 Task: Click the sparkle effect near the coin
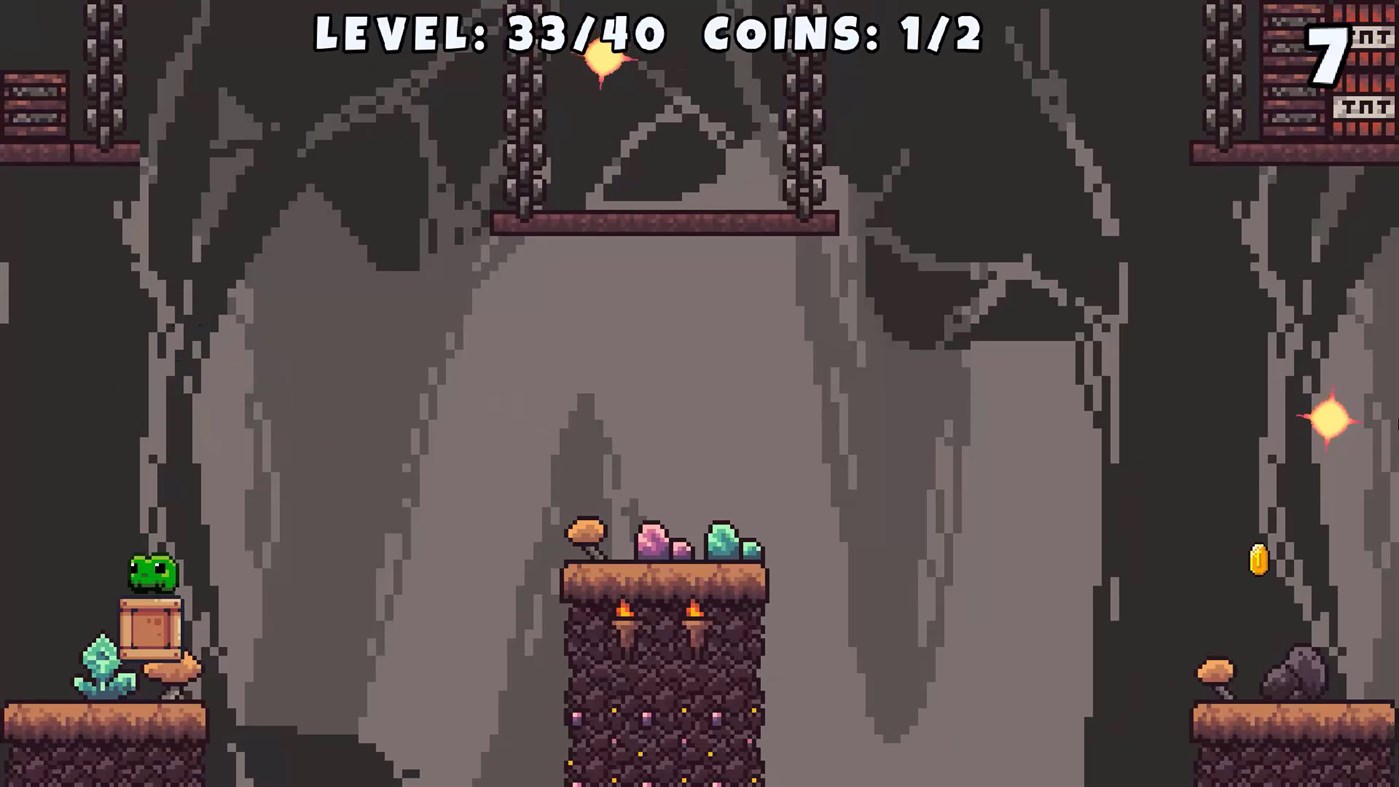tap(1330, 419)
